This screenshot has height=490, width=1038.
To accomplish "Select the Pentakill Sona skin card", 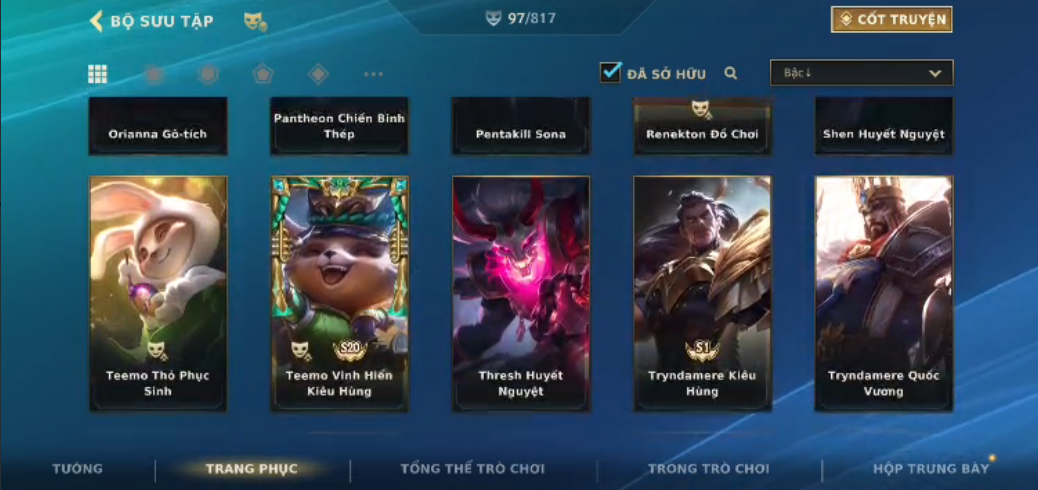I will [x=521, y=126].
